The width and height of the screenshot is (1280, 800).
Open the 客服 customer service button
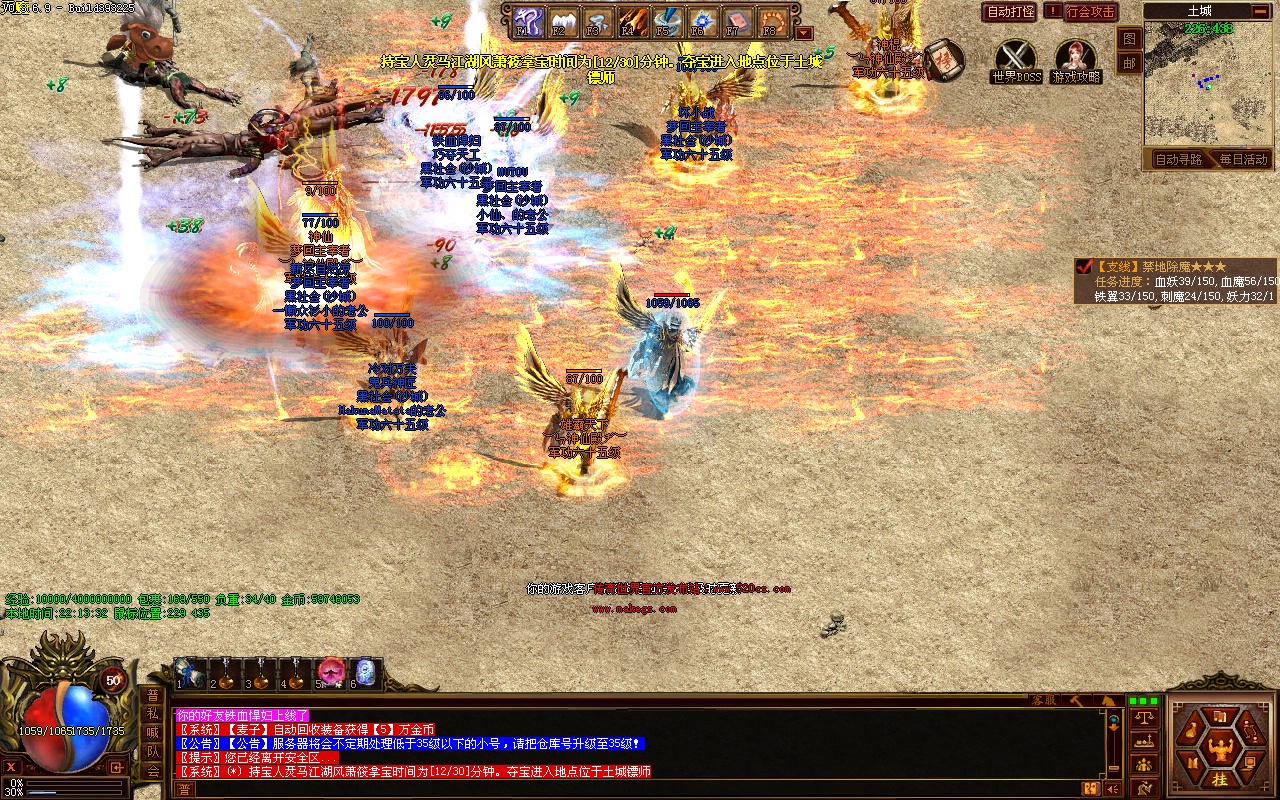pyautogui.click(x=1044, y=700)
